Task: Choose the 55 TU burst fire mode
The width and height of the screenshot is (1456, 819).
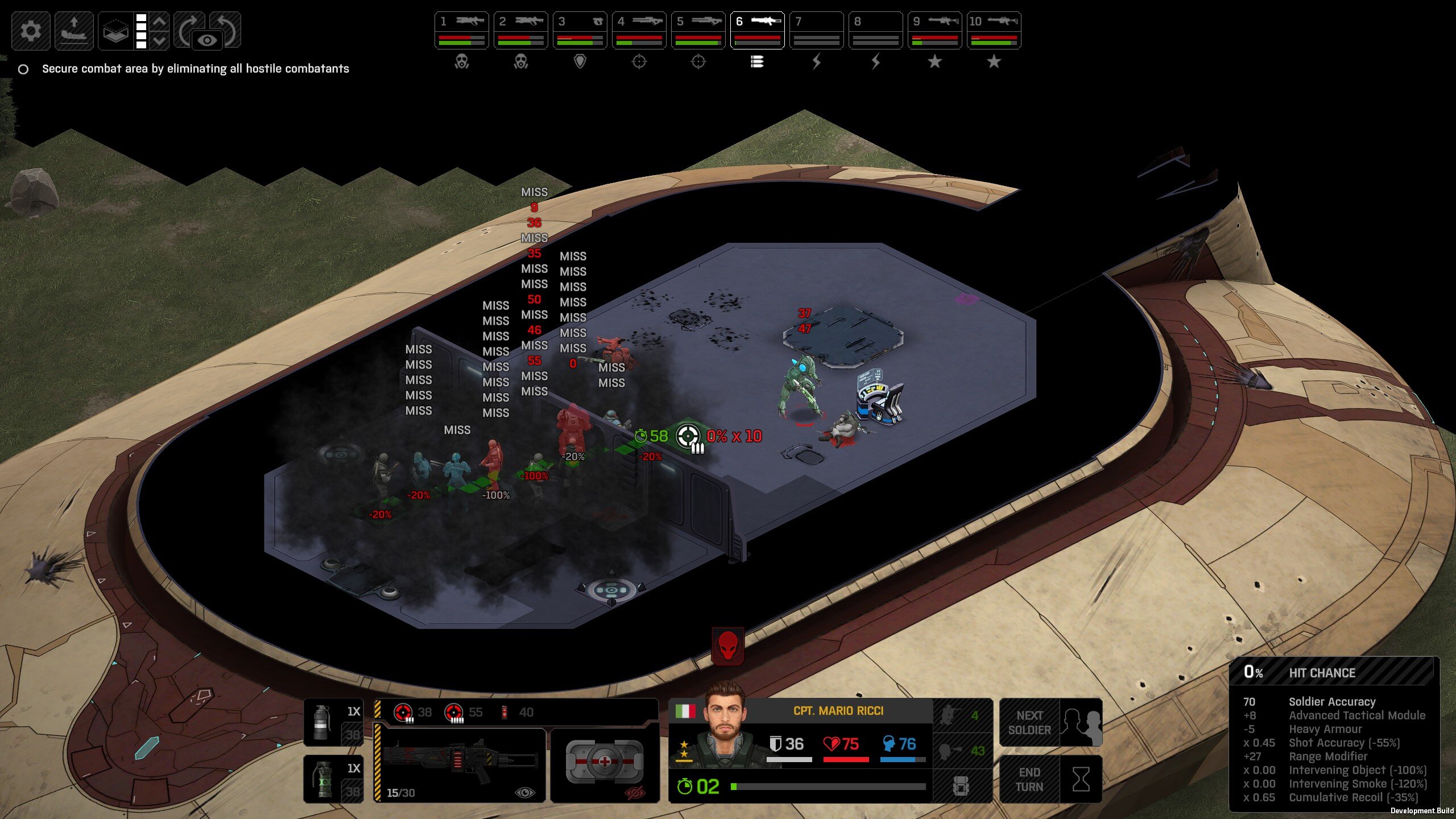Action: click(463, 712)
